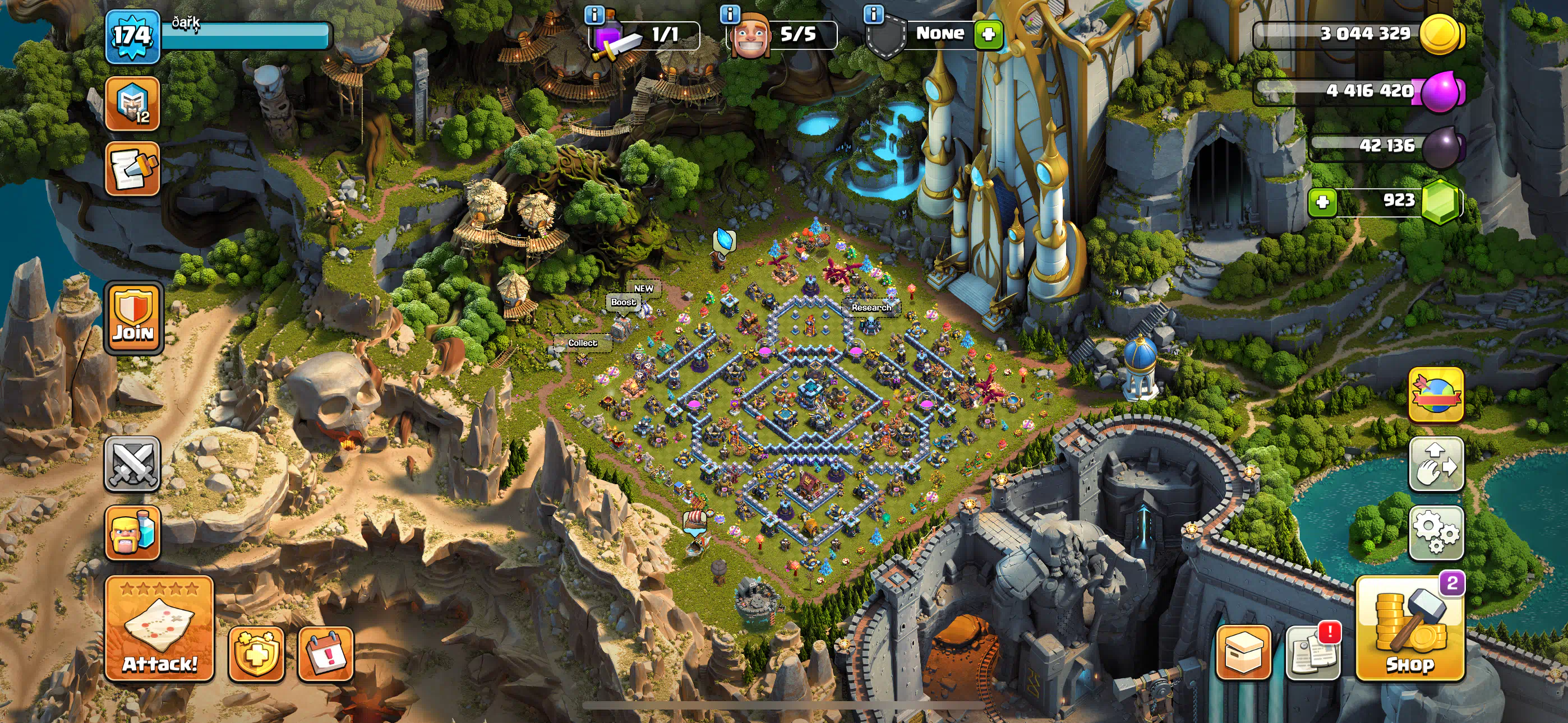Open the globe with ribbon icon
This screenshot has width=1568, height=723.
[x=1436, y=395]
